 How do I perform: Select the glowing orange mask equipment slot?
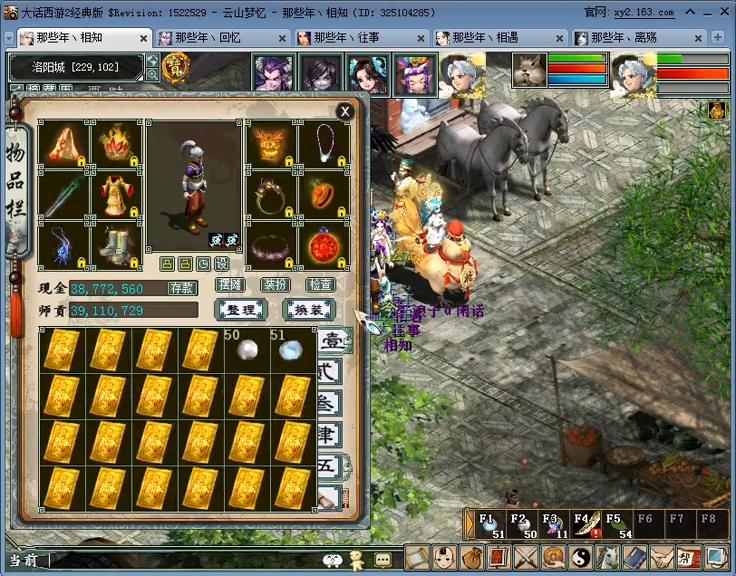(x=271, y=144)
